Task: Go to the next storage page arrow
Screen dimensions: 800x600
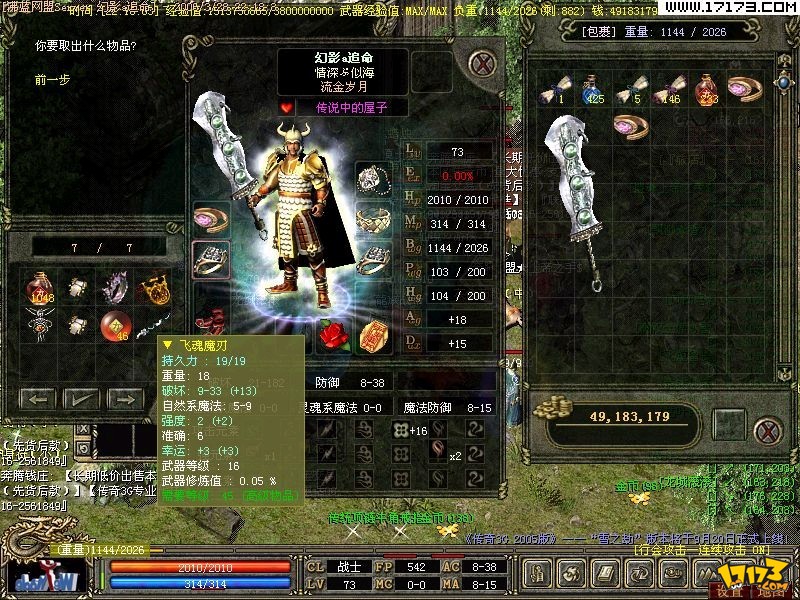Action: point(122,398)
